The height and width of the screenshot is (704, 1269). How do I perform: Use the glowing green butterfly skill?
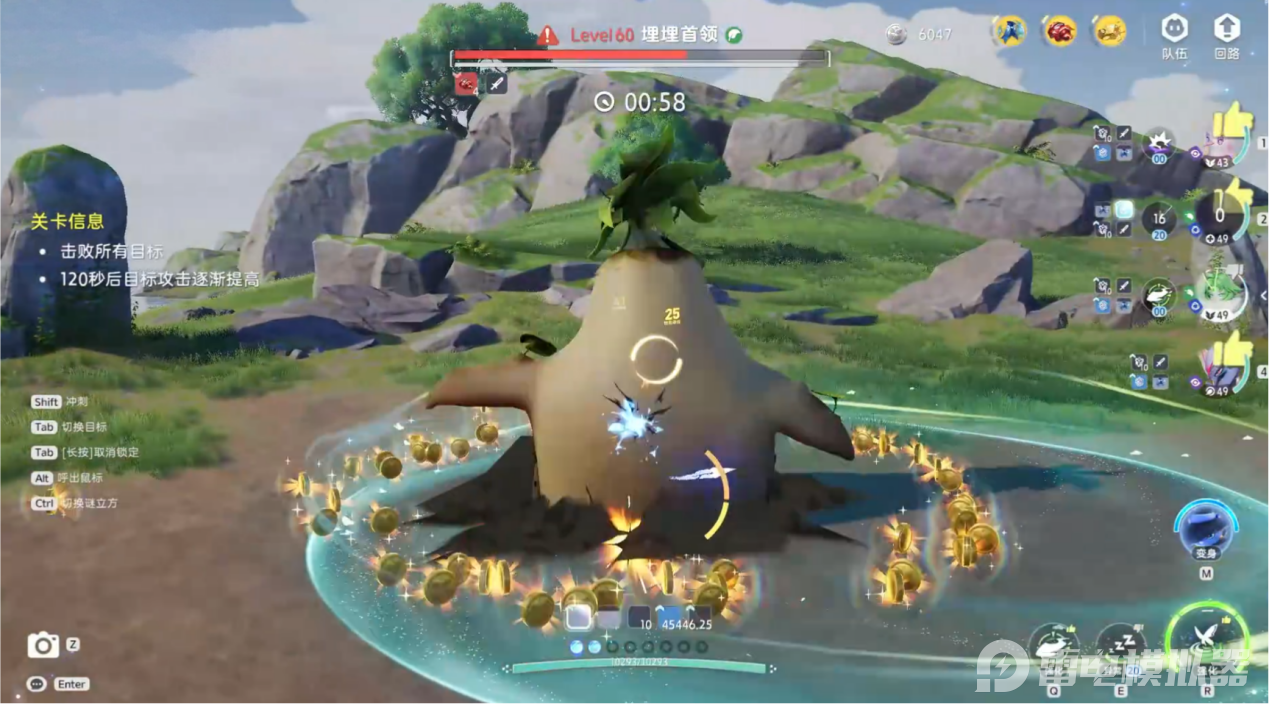1207,637
